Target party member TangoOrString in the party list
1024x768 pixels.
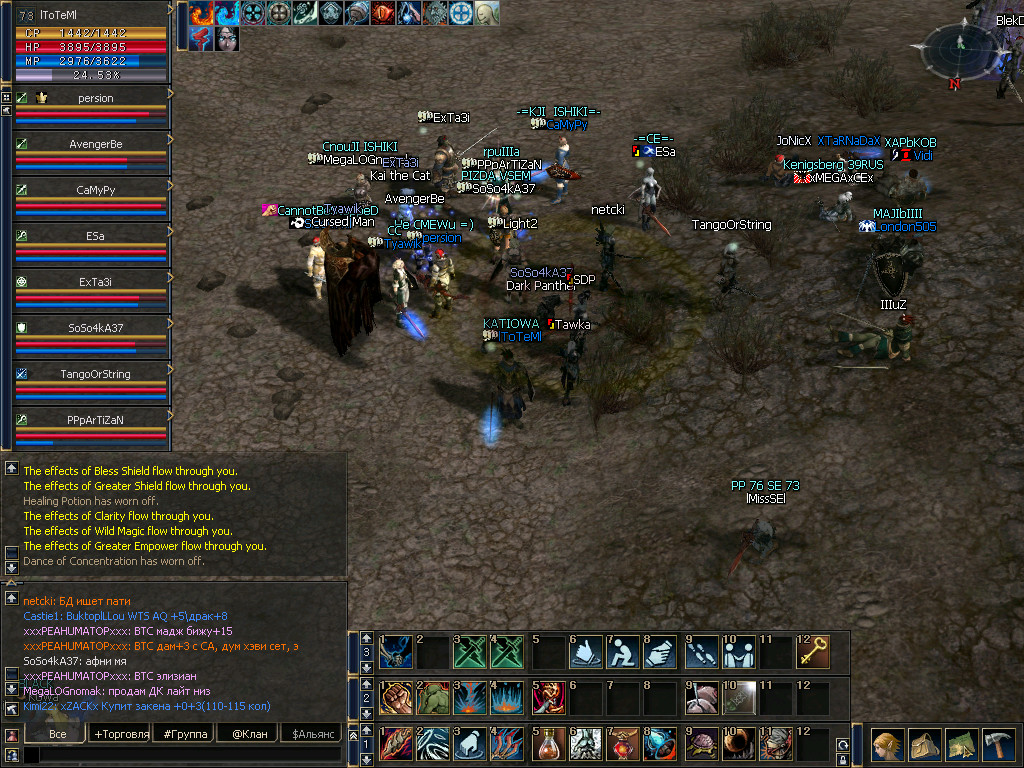95,374
